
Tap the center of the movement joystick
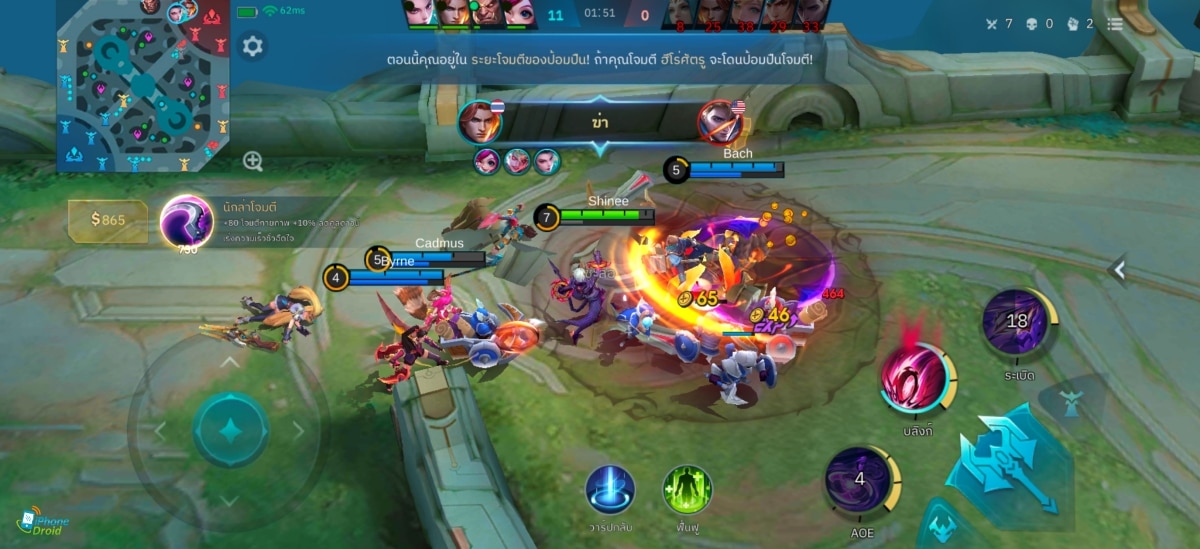[230, 431]
